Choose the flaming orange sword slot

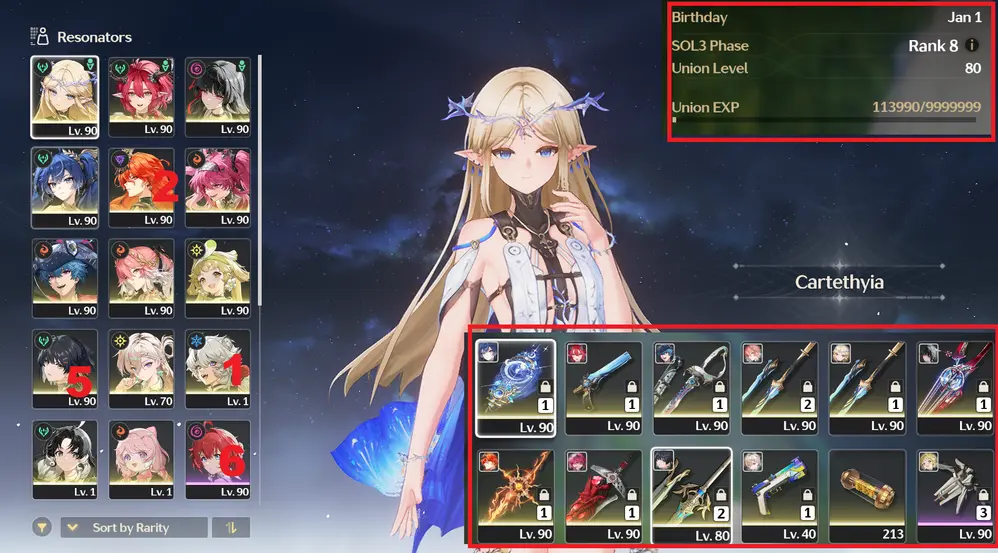[x=515, y=494]
